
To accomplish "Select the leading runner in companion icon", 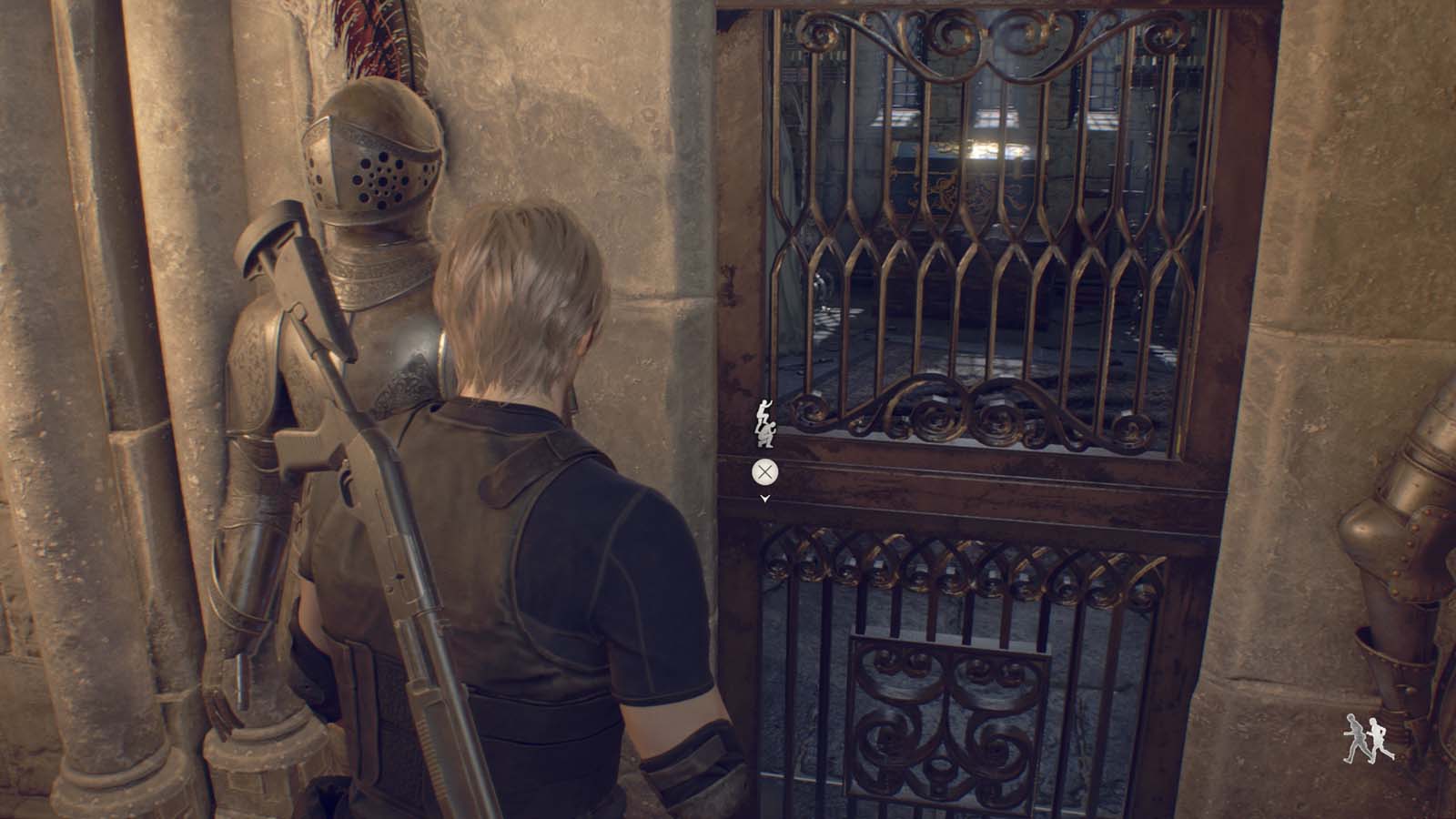I will tap(1377, 737).
